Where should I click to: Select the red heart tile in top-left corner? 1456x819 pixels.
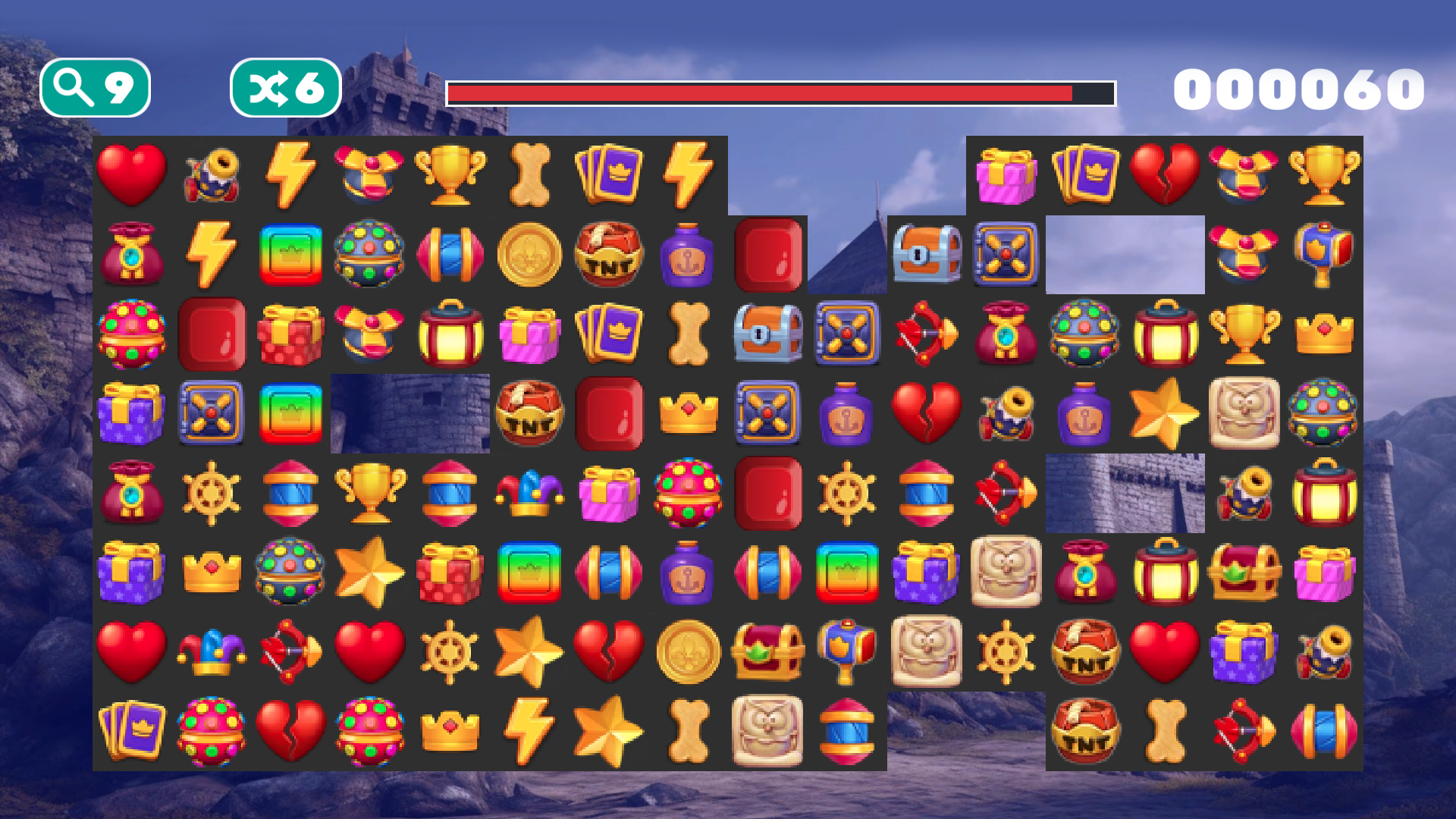click(x=133, y=175)
